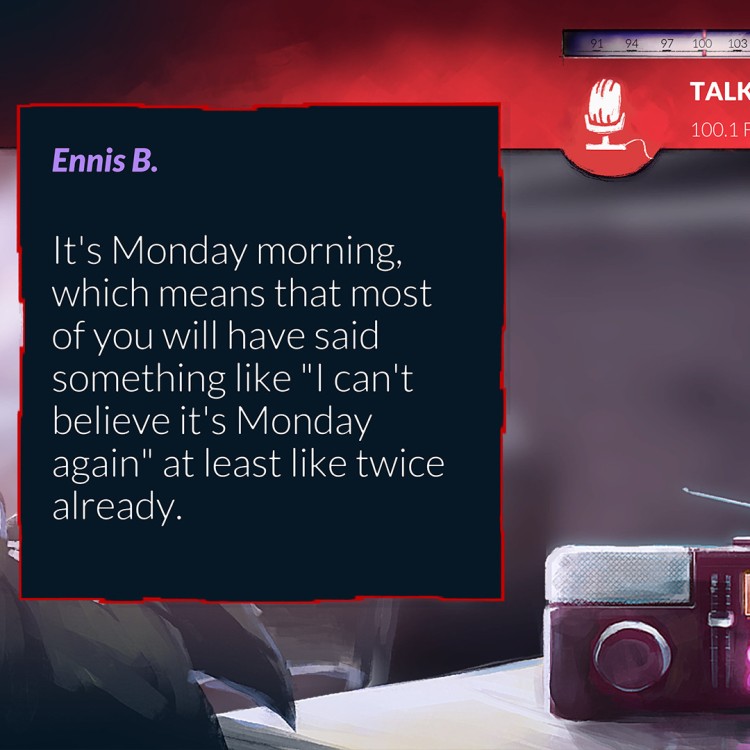Tune the frequency dial to 94
Screen dimensions: 750x750
(631, 44)
